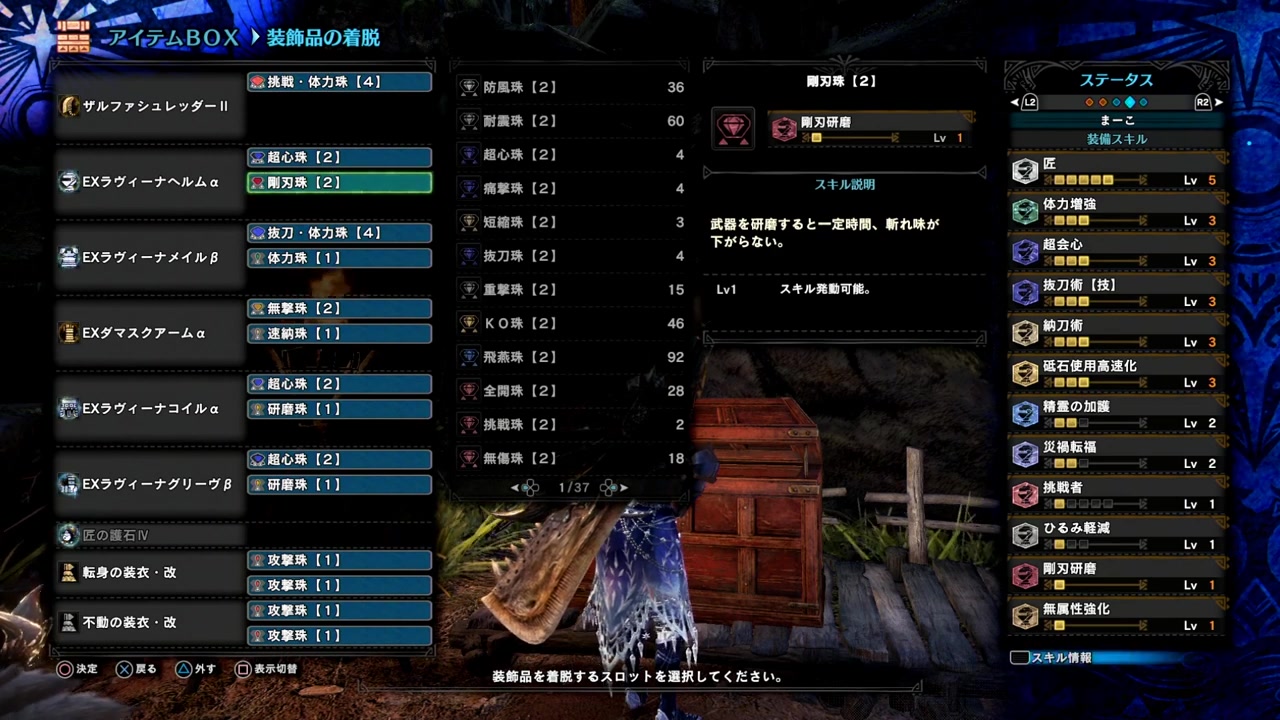
Task: Click the 防風珠【2】 decoration icon
Action: click(x=469, y=87)
